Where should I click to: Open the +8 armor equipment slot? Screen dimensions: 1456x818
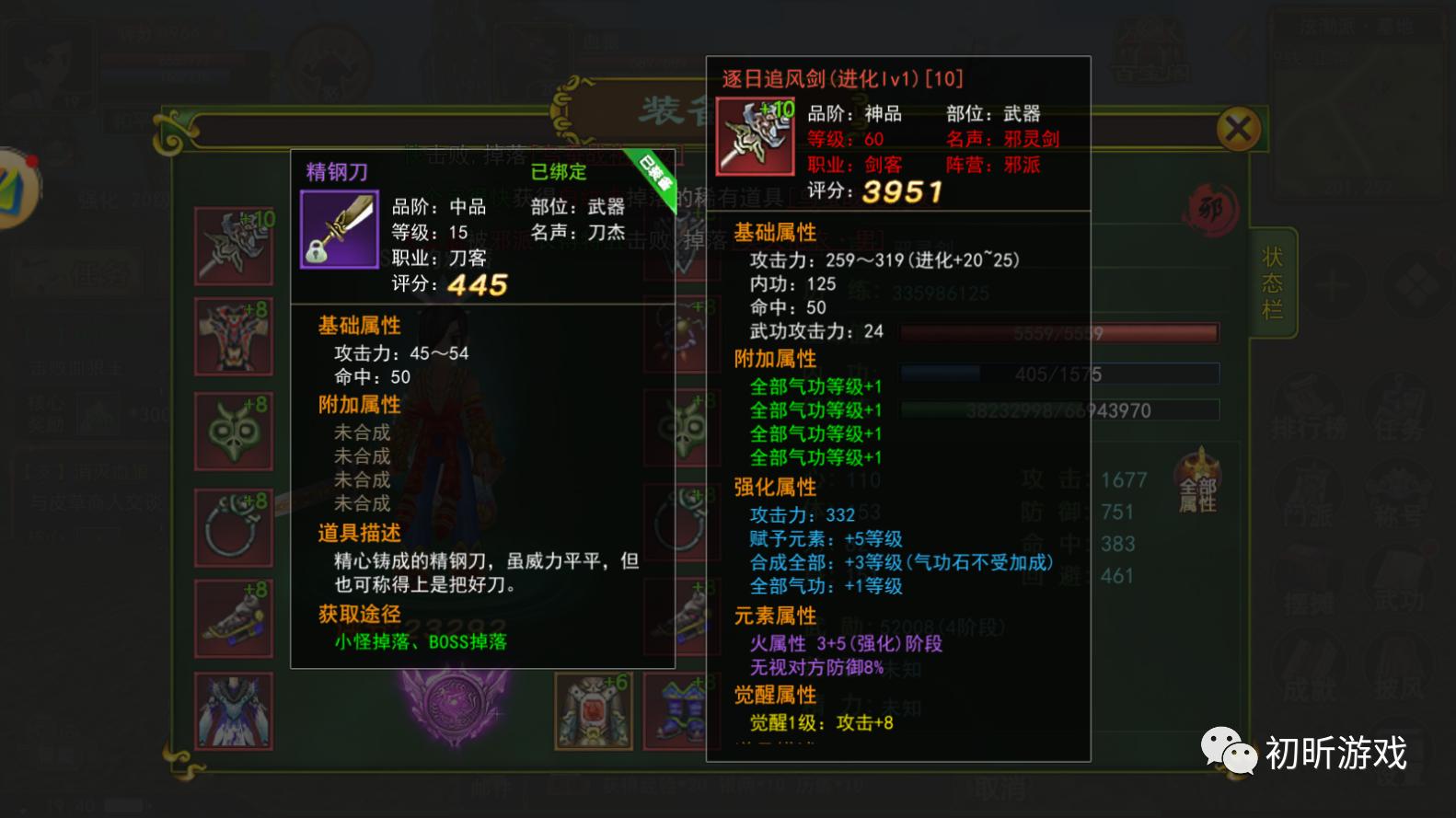(233, 336)
